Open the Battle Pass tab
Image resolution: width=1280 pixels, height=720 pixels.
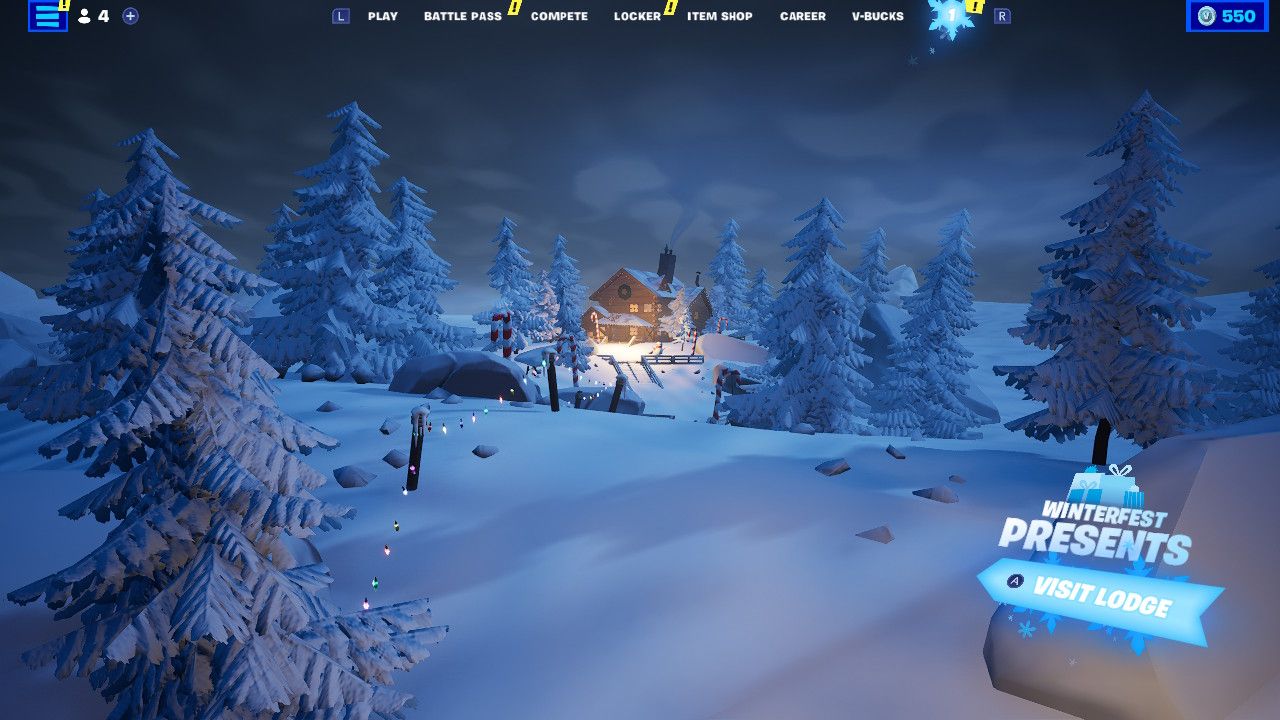[462, 16]
